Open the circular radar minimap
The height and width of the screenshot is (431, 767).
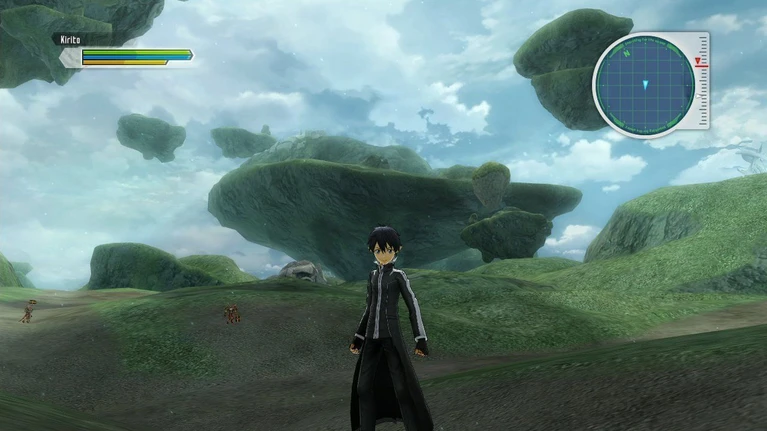point(644,84)
